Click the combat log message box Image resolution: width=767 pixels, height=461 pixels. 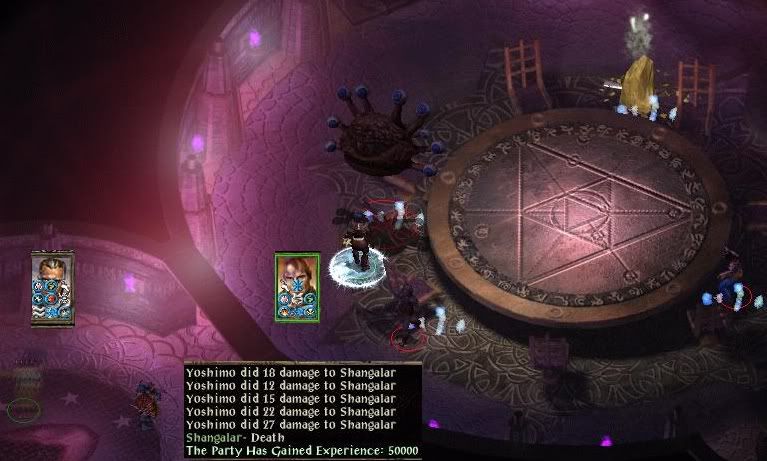[302, 410]
